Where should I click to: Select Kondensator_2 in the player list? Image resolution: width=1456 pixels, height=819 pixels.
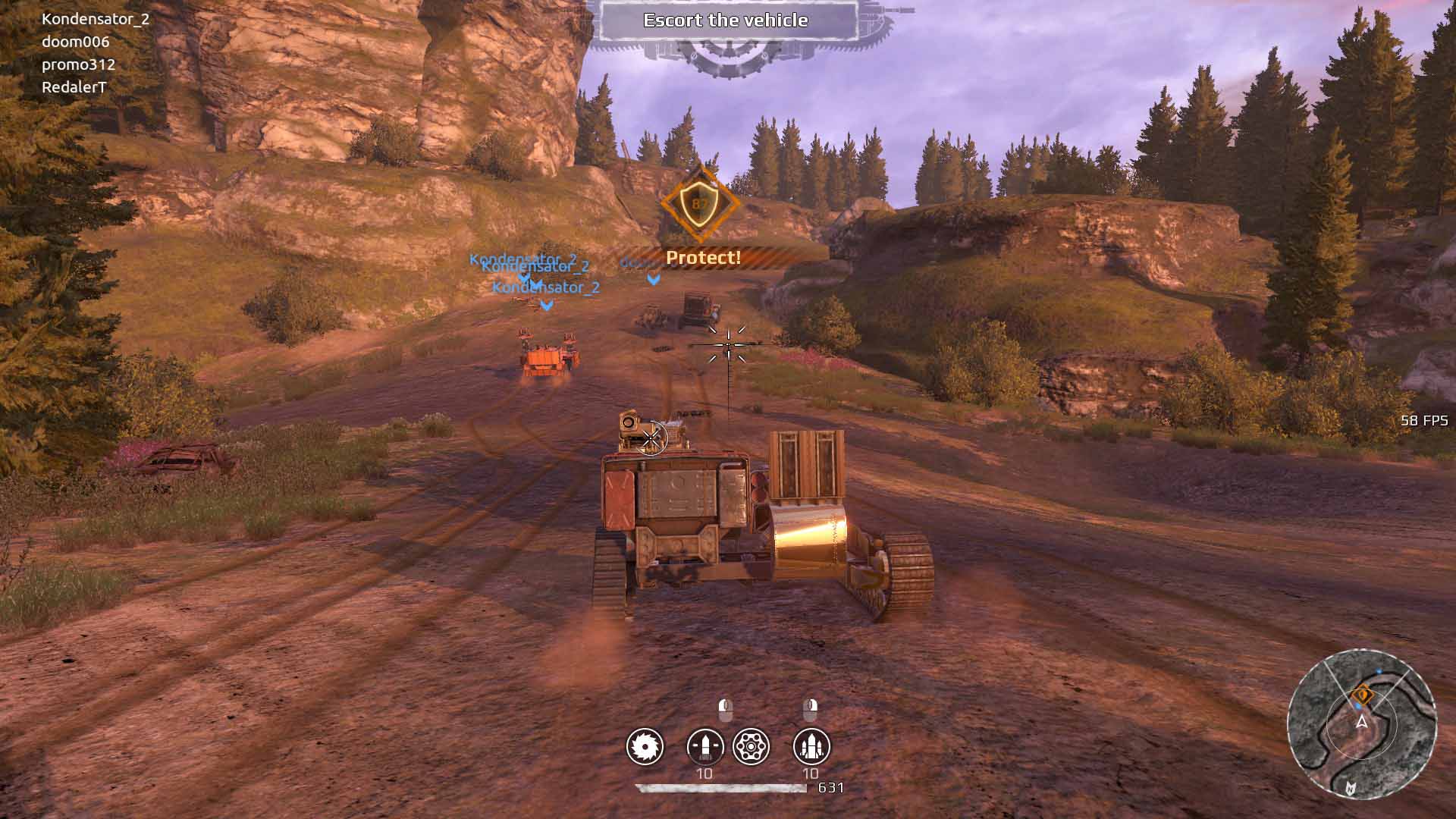pyautogui.click(x=96, y=19)
